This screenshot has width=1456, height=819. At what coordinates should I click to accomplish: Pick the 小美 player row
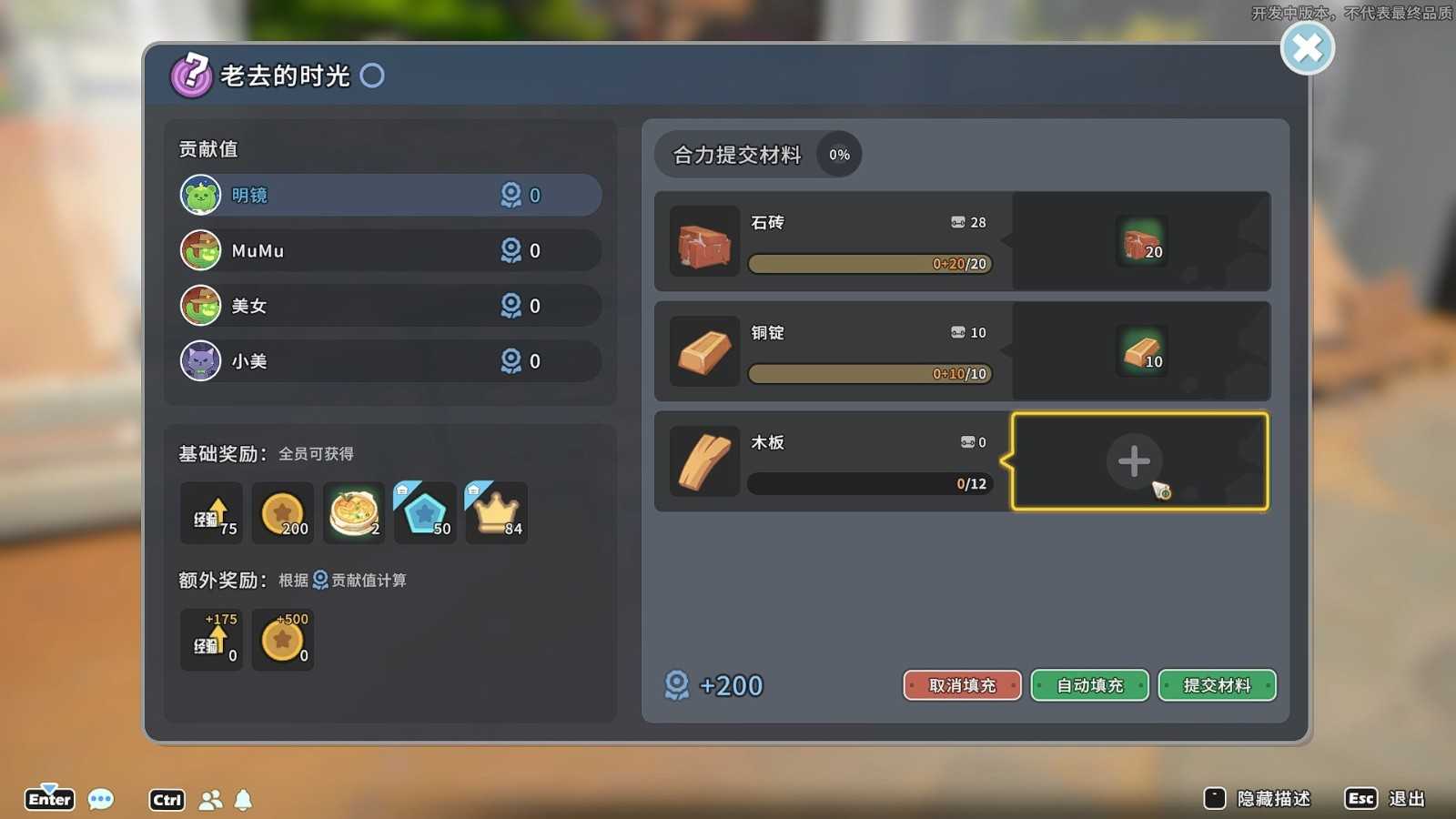point(389,361)
